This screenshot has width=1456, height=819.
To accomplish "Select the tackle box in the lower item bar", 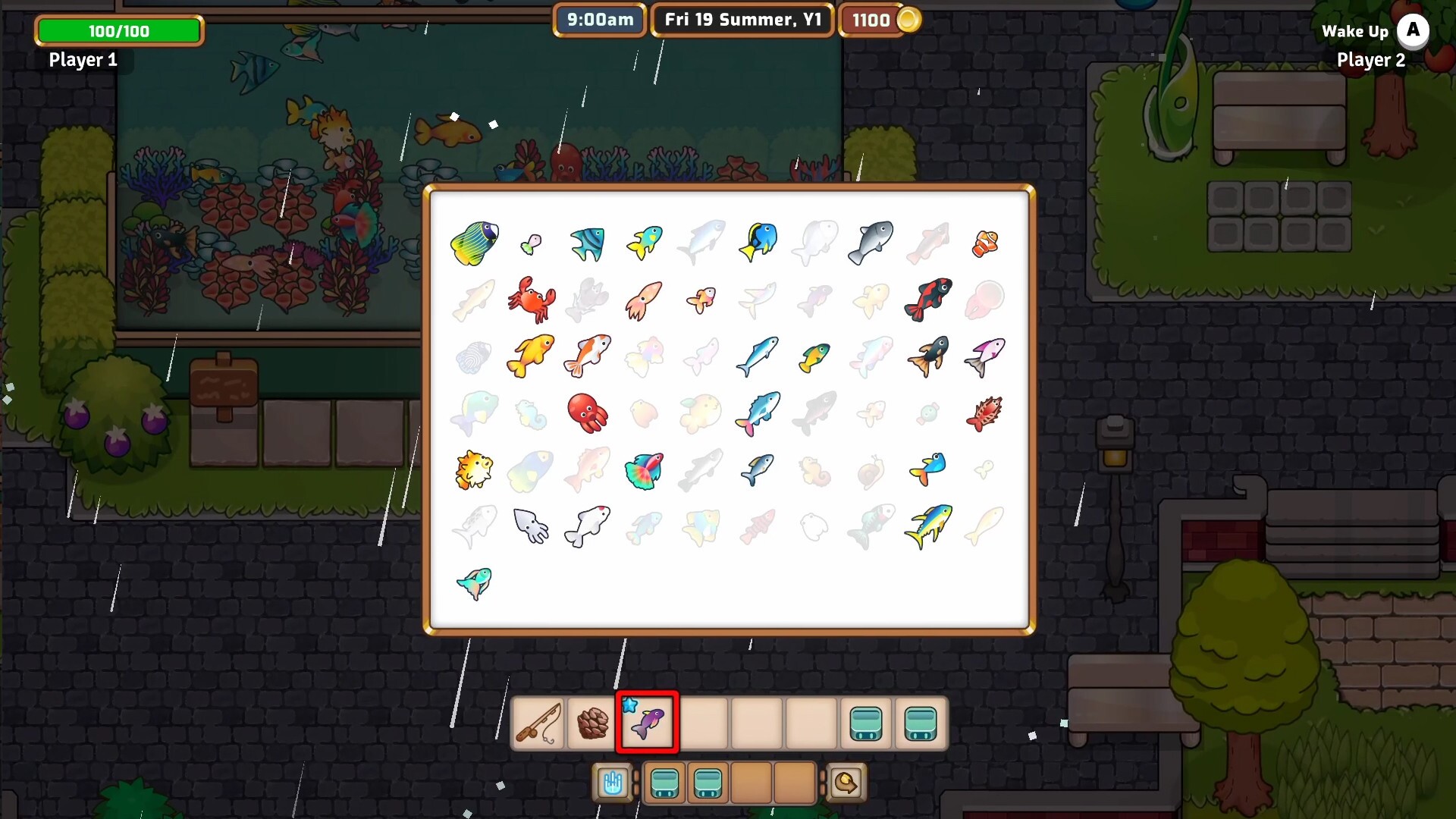I will pos(665,783).
